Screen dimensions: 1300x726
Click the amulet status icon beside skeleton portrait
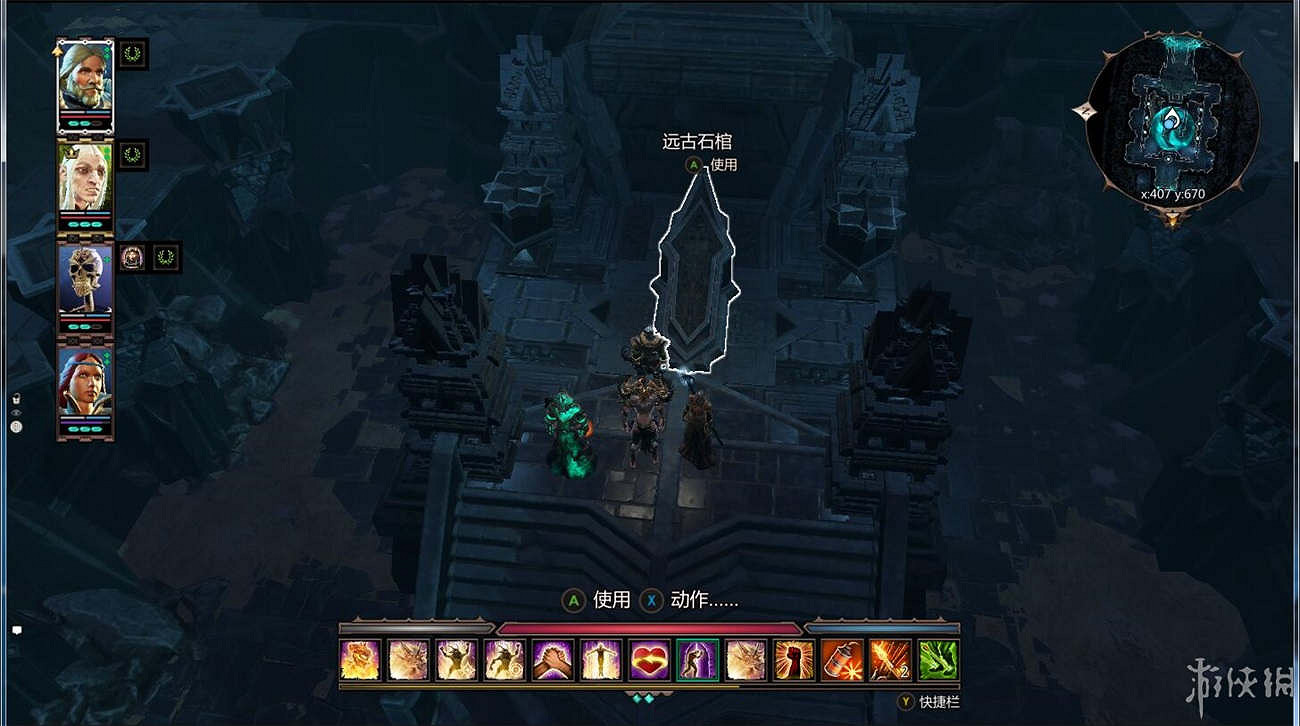(x=132, y=259)
